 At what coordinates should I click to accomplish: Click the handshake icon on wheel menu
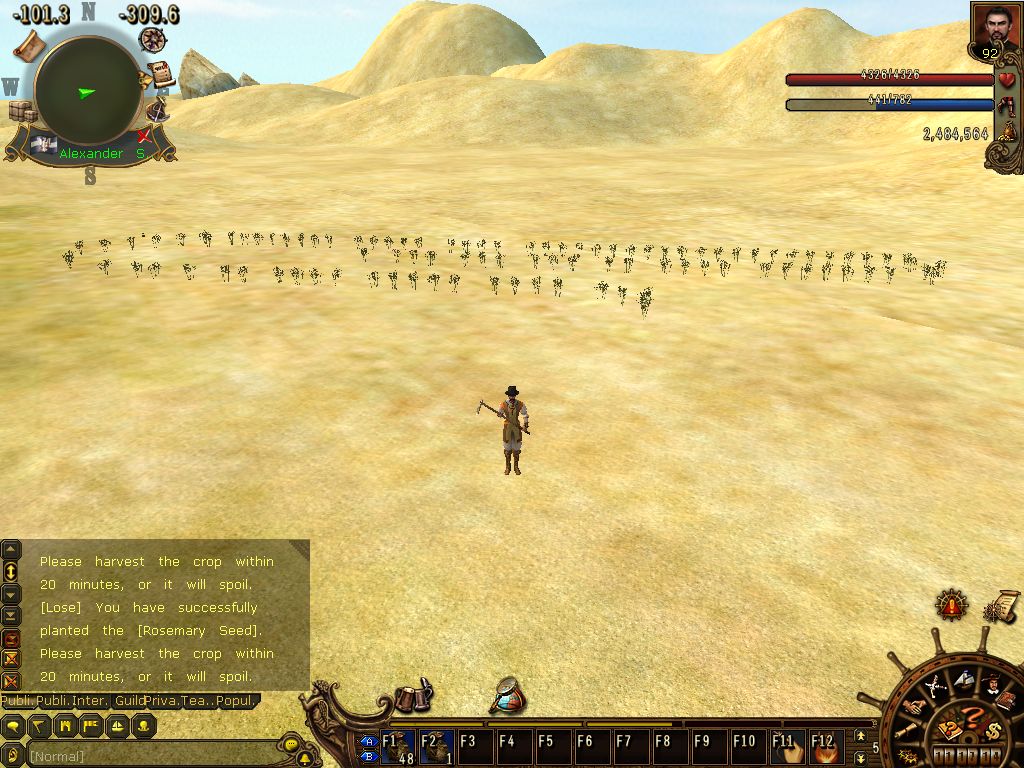coord(914,707)
